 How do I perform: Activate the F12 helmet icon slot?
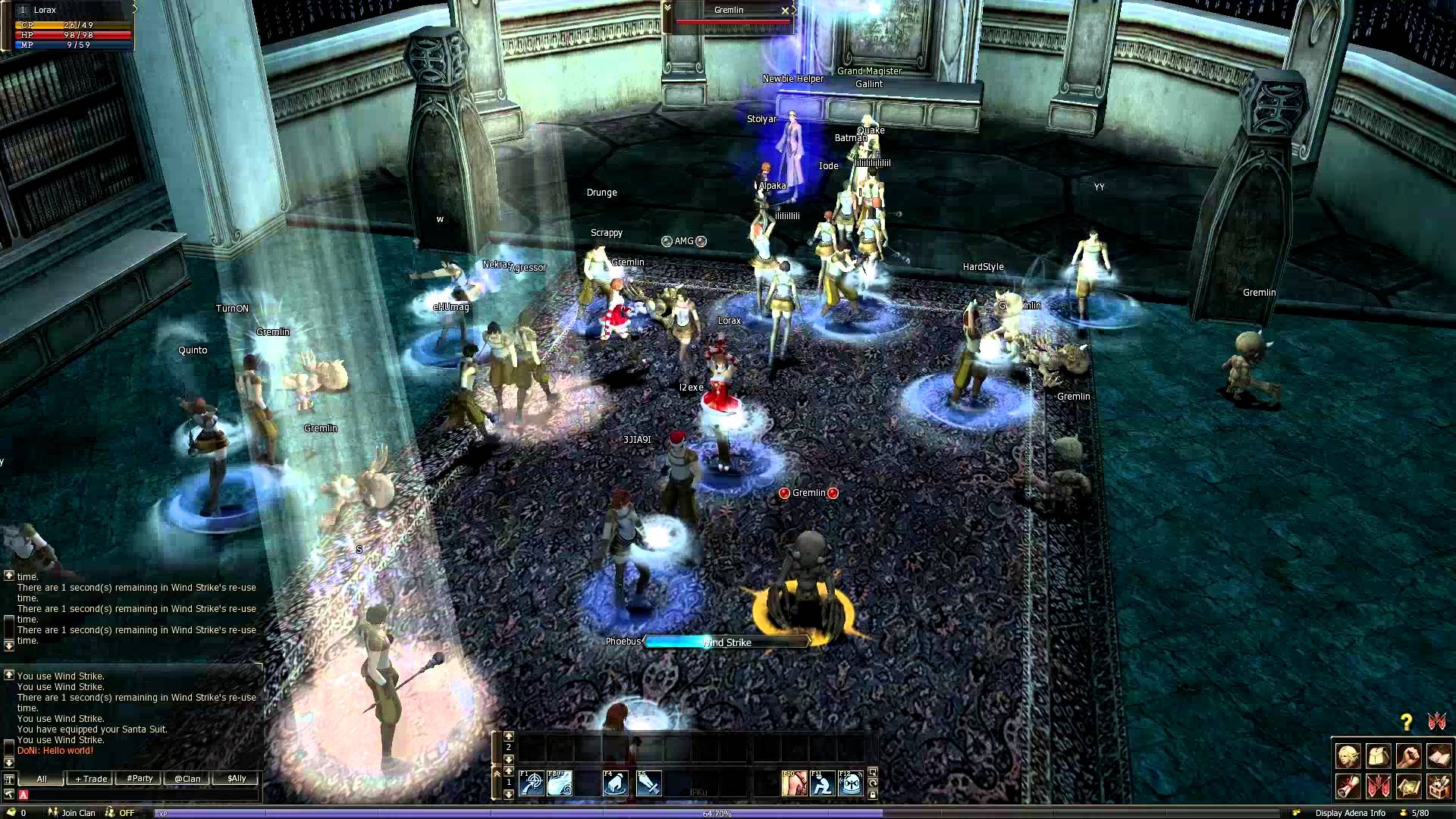pyautogui.click(x=852, y=783)
